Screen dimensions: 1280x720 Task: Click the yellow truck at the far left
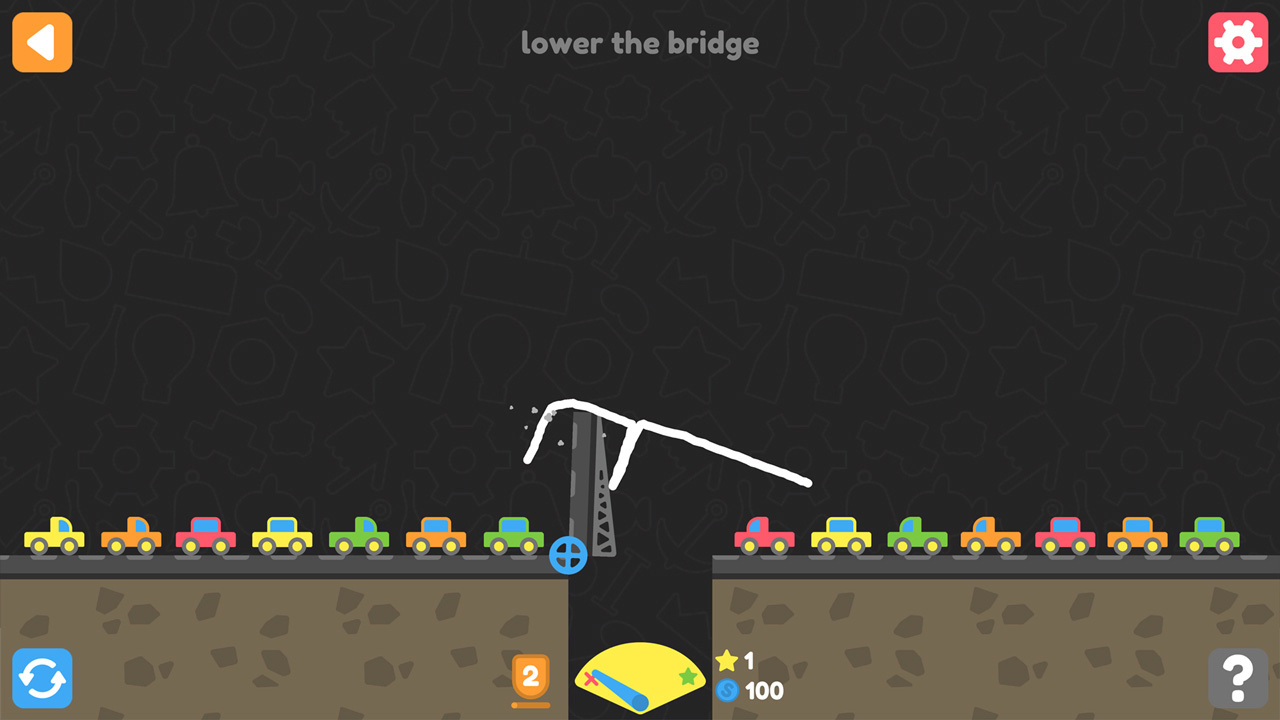coord(55,535)
